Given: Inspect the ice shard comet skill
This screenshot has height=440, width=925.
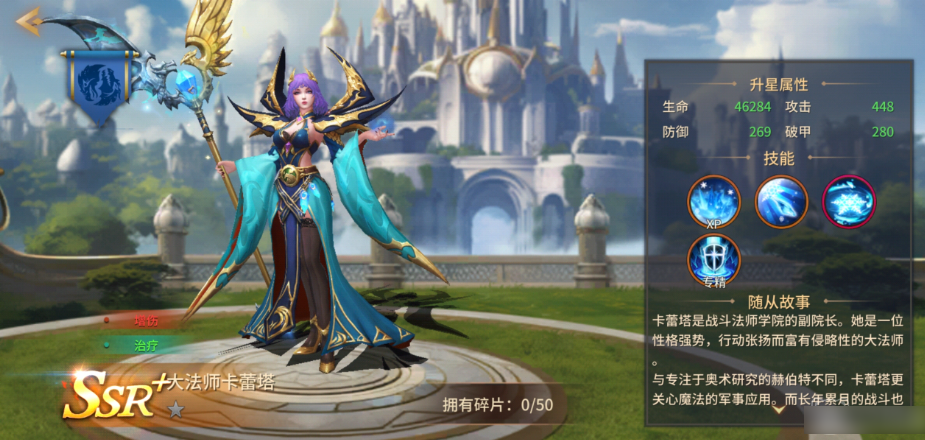Looking at the screenshot, I should 781,202.
